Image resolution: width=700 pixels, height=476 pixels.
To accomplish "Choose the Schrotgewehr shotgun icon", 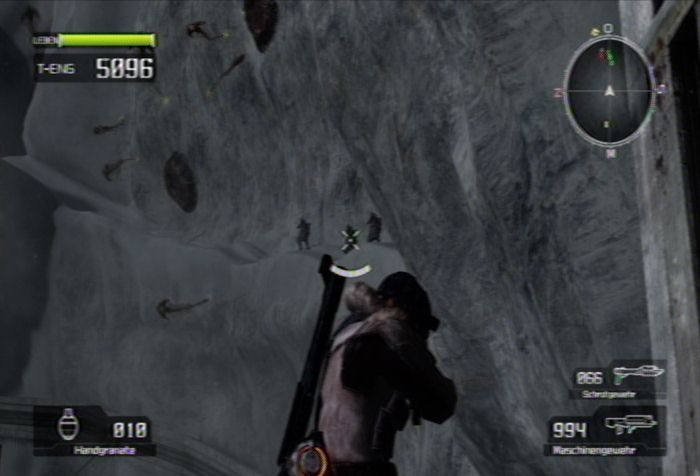I will [x=636, y=374].
